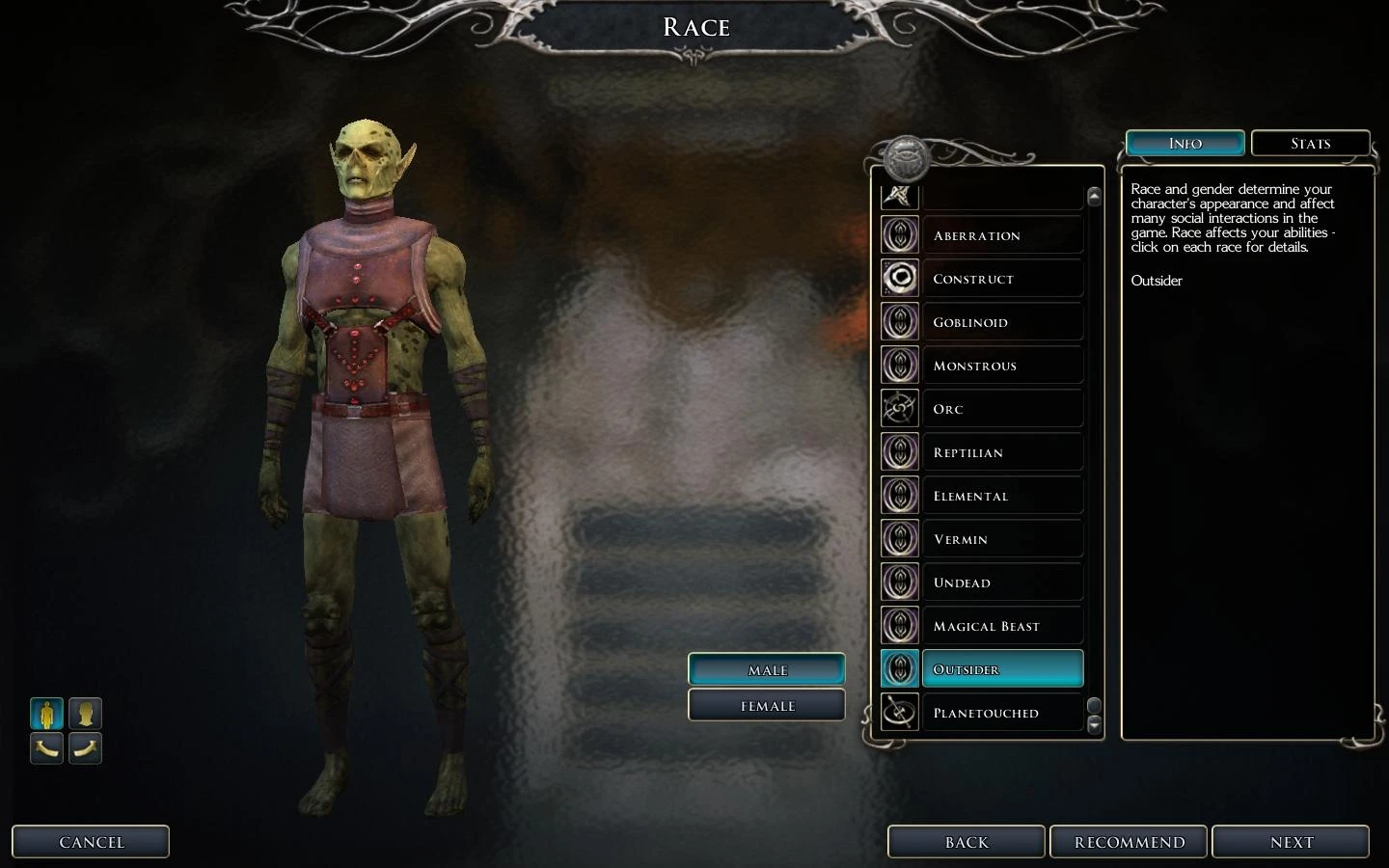Image resolution: width=1389 pixels, height=868 pixels.
Task: Select the Goblinoid race icon
Action: point(899,321)
